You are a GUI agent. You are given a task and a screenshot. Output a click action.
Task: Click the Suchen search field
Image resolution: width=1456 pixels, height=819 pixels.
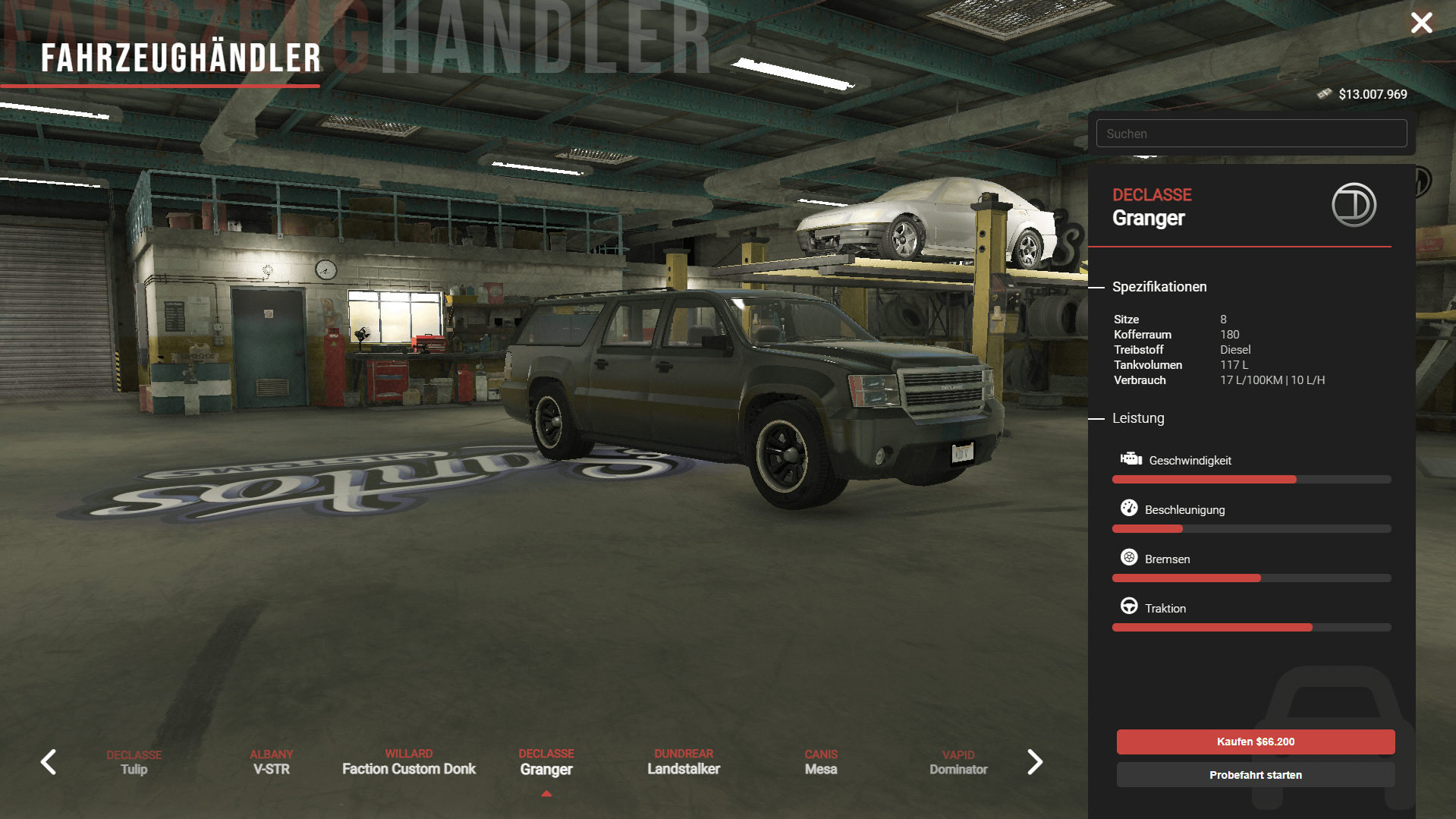[1251, 134]
